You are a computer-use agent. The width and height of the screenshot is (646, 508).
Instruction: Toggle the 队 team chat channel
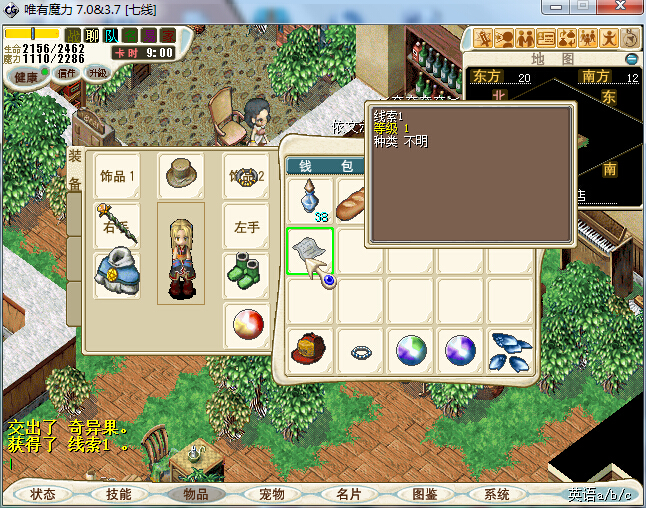coord(111,36)
